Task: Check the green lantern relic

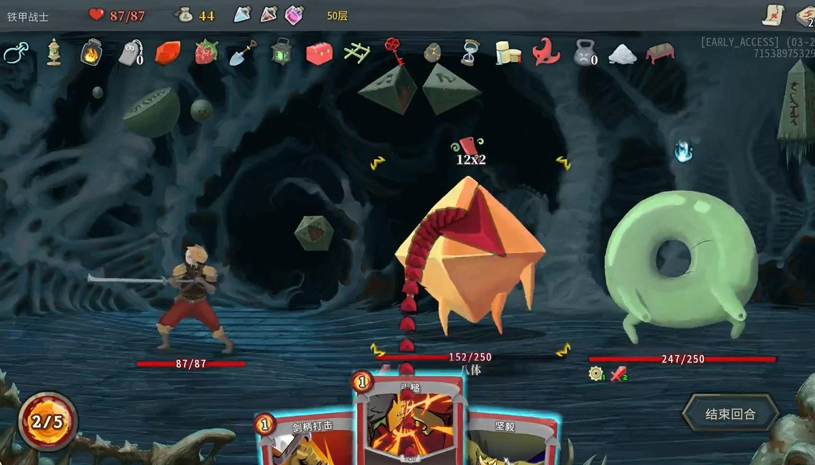Action: (281, 53)
